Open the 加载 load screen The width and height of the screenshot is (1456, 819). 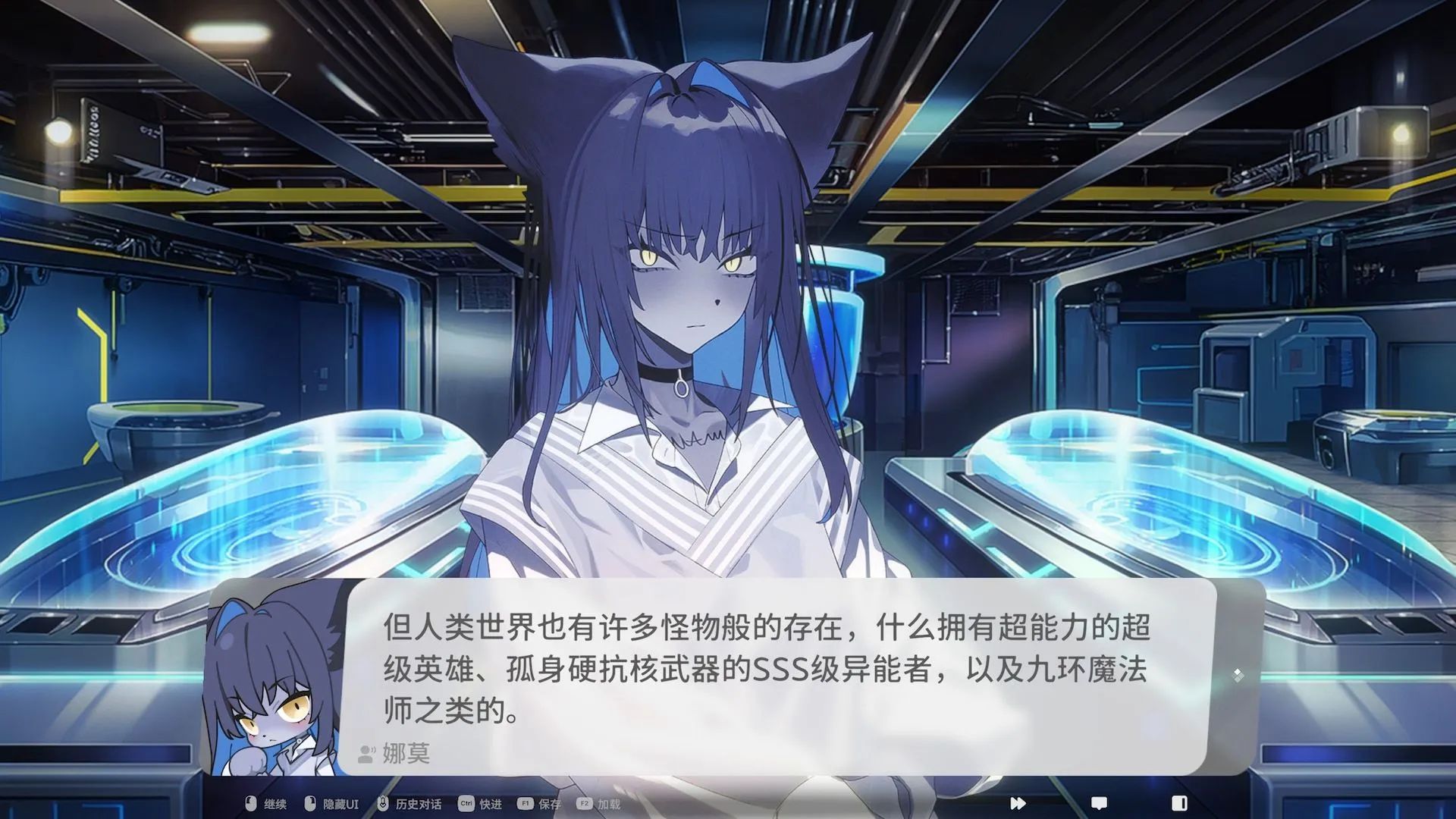[609, 805]
